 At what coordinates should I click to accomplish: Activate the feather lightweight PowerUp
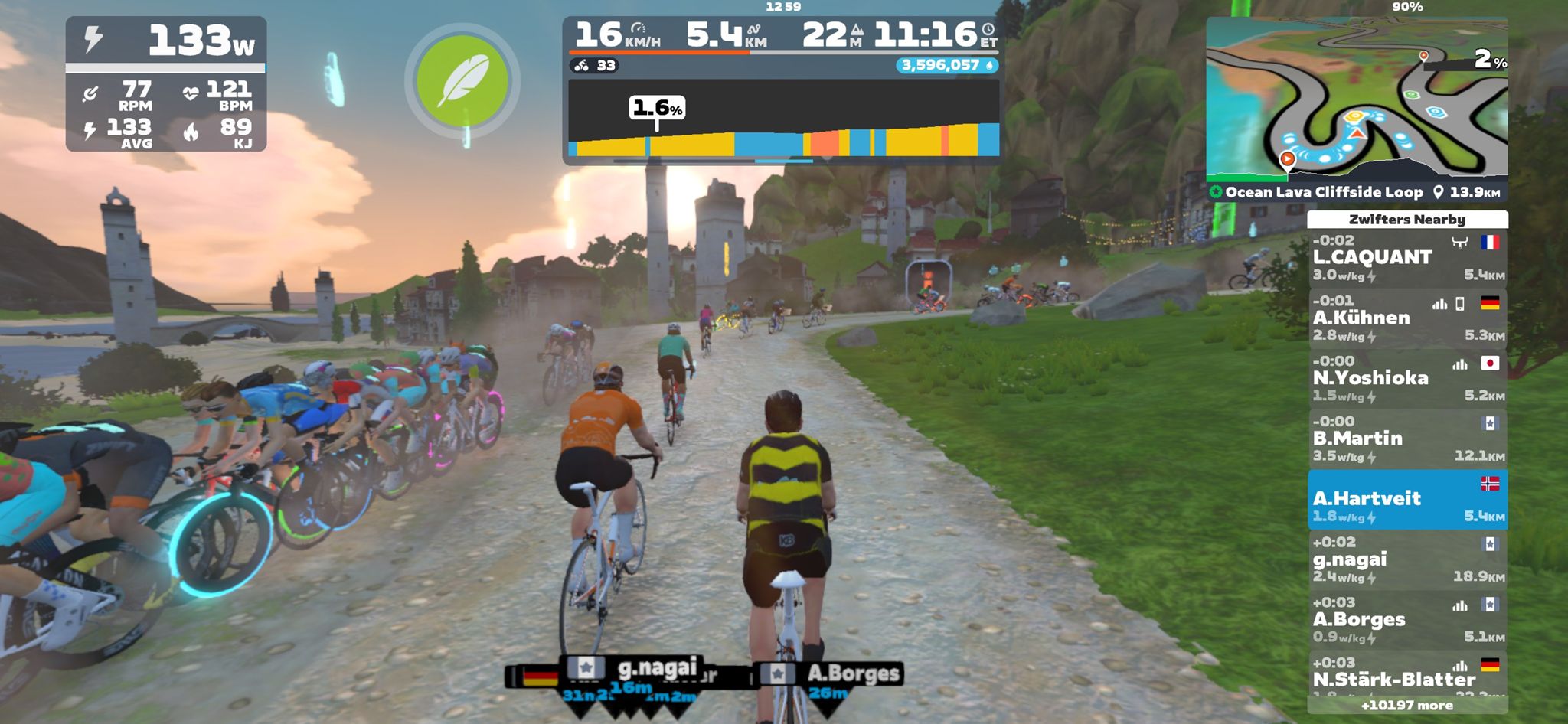pyautogui.click(x=462, y=81)
